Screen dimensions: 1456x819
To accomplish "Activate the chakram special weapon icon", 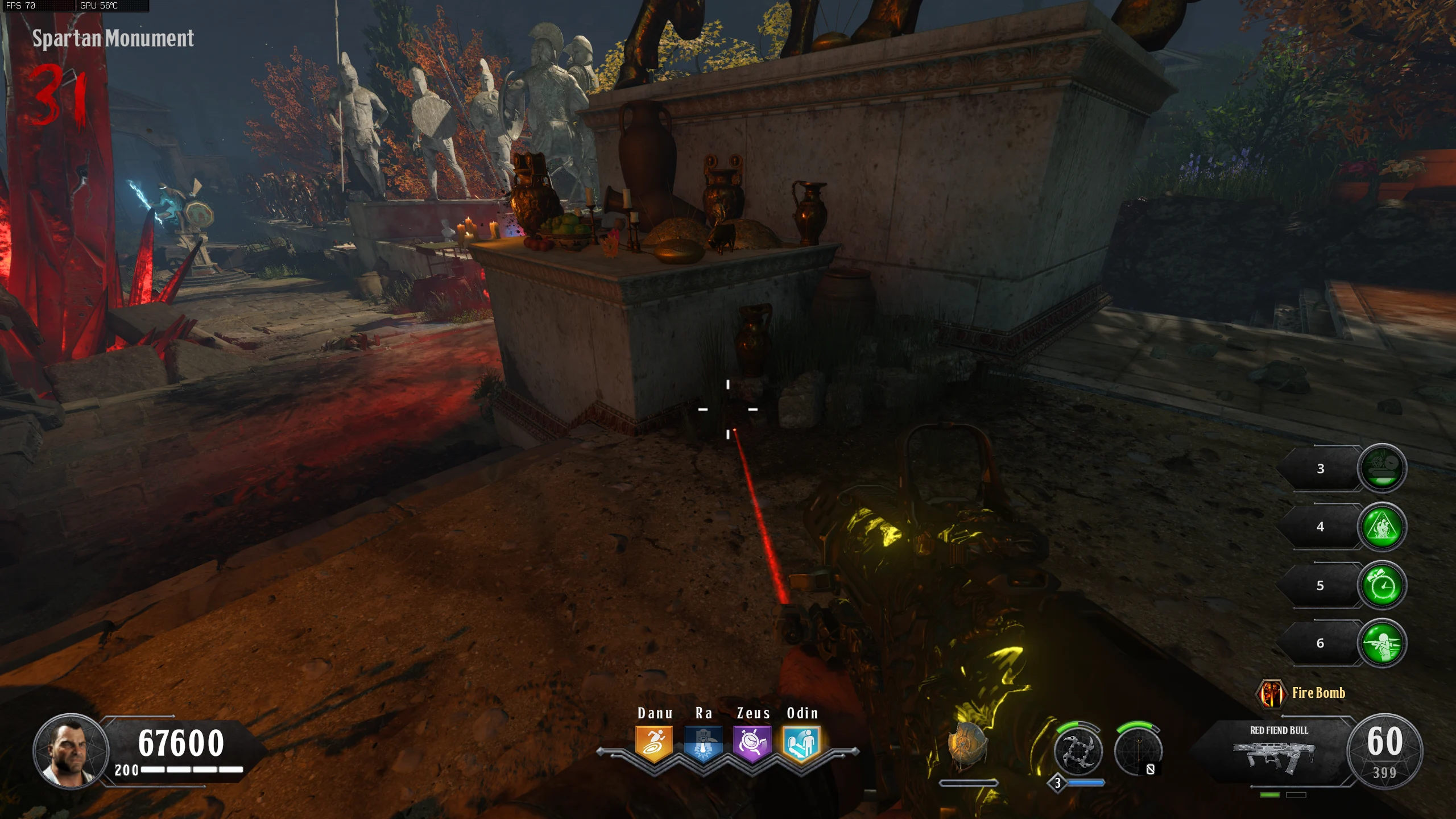I will (1078, 752).
